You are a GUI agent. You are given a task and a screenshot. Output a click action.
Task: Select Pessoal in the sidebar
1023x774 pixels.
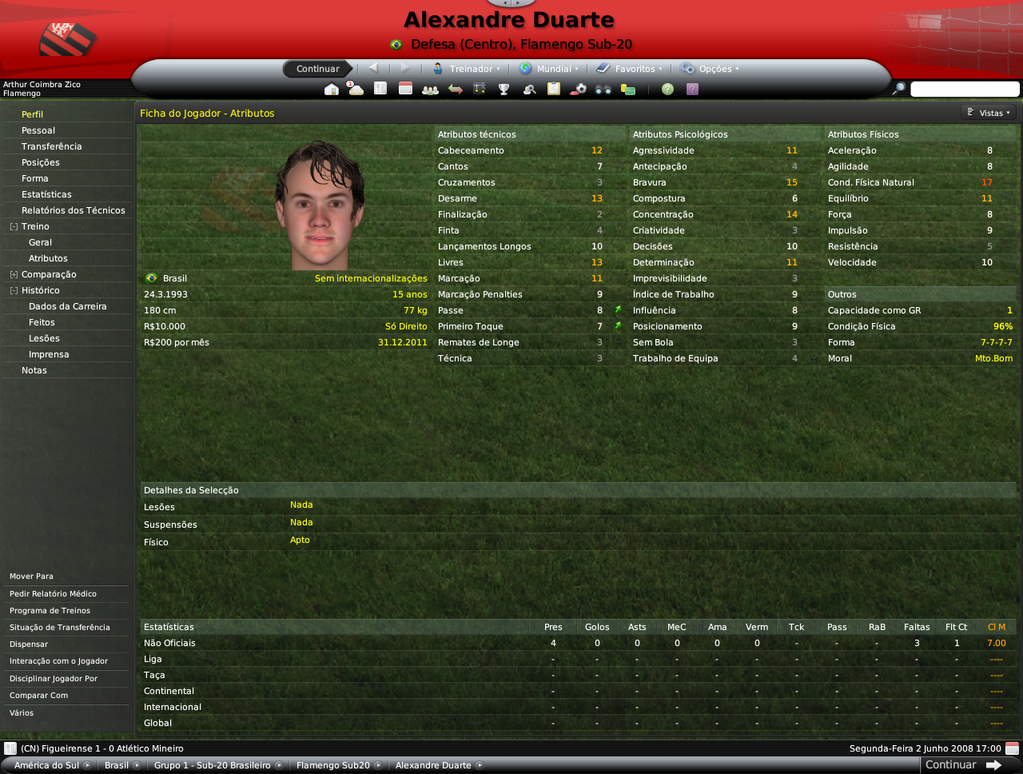[38, 131]
